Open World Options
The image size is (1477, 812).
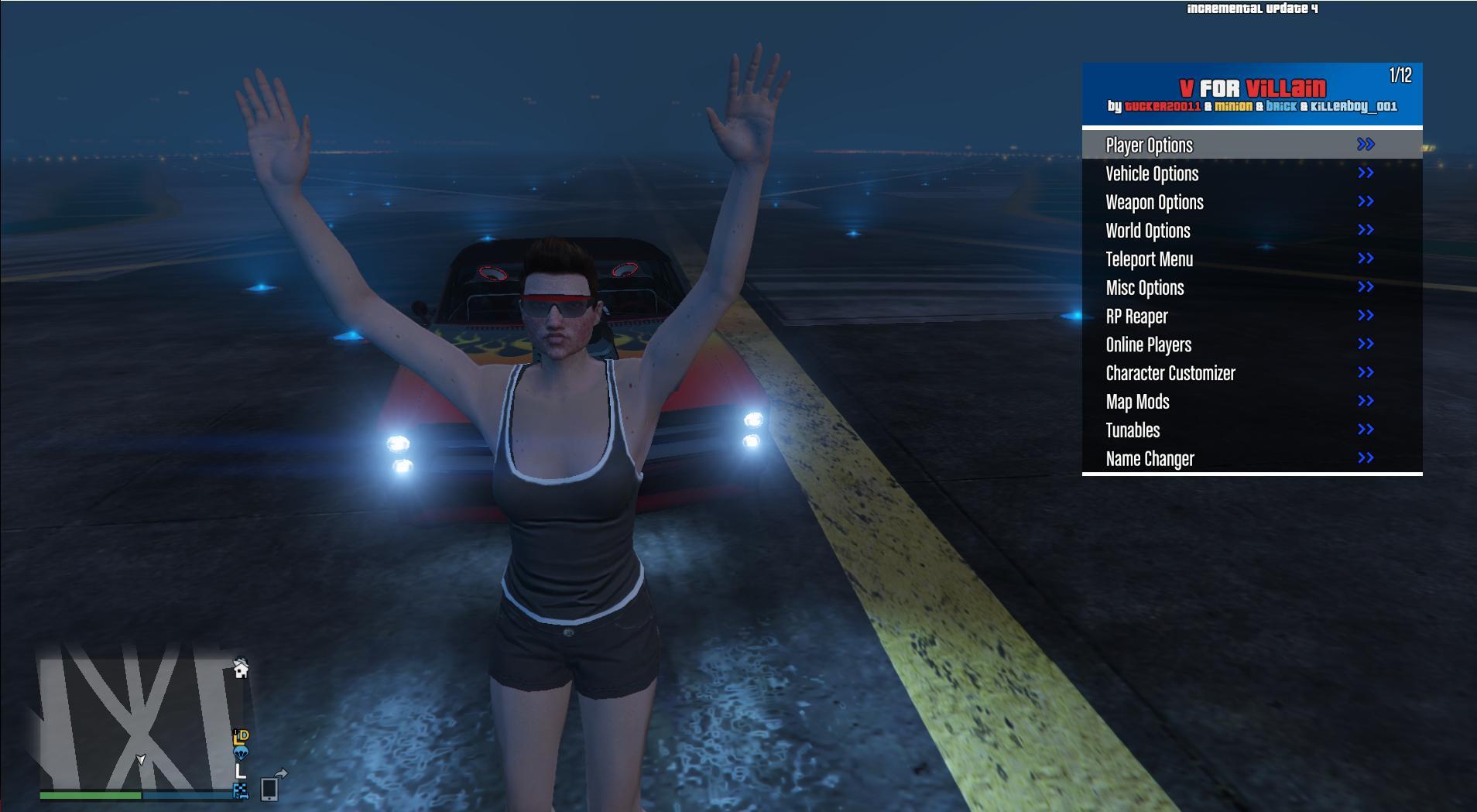coord(1148,231)
